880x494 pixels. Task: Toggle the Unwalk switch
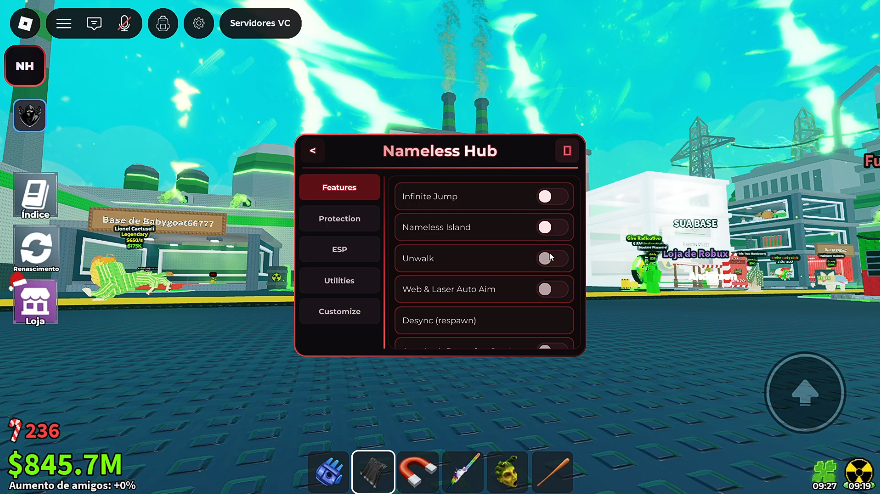coord(552,258)
